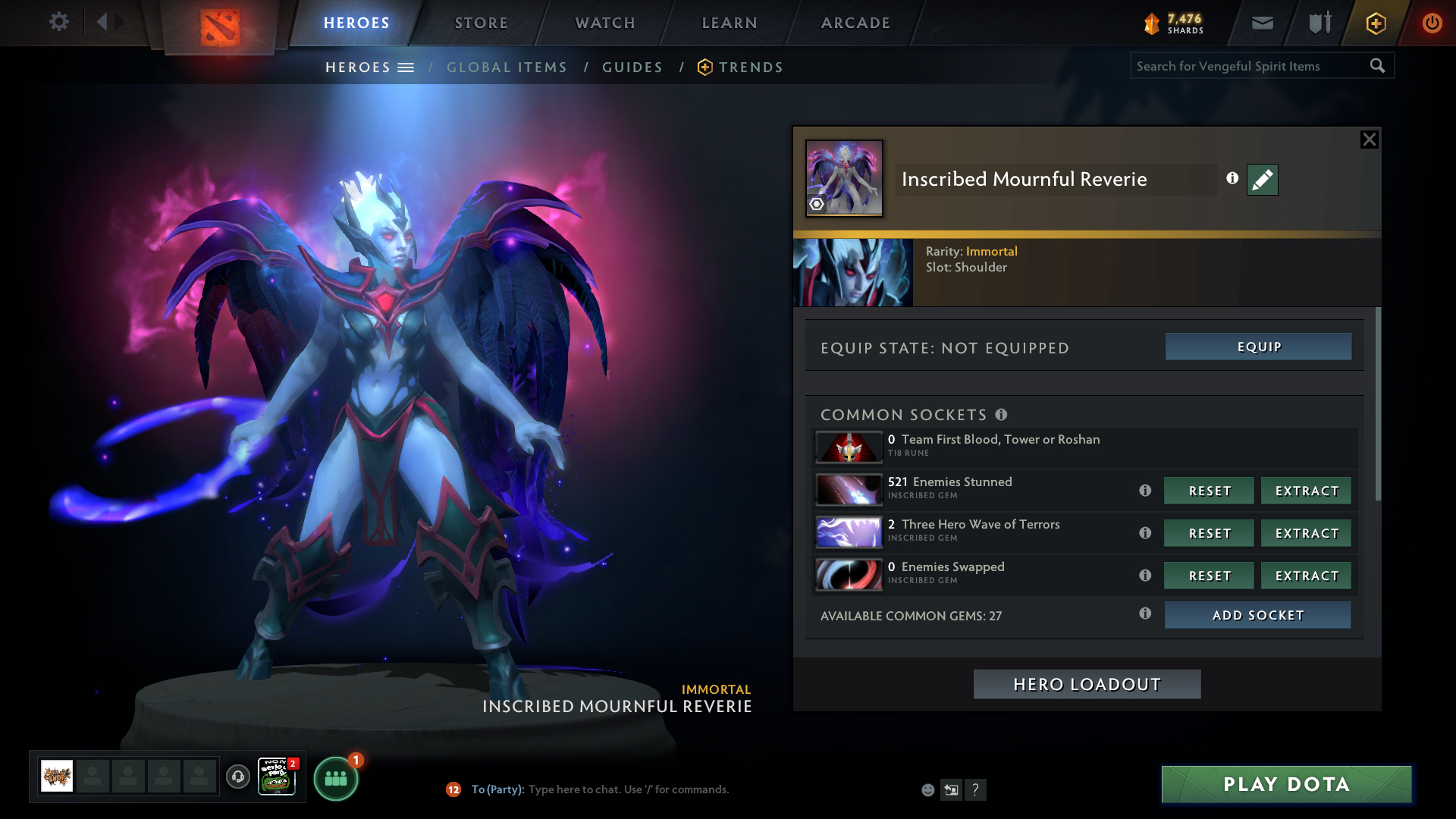Close the item details panel
Screen dimensions: 1456x819
(1369, 140)
